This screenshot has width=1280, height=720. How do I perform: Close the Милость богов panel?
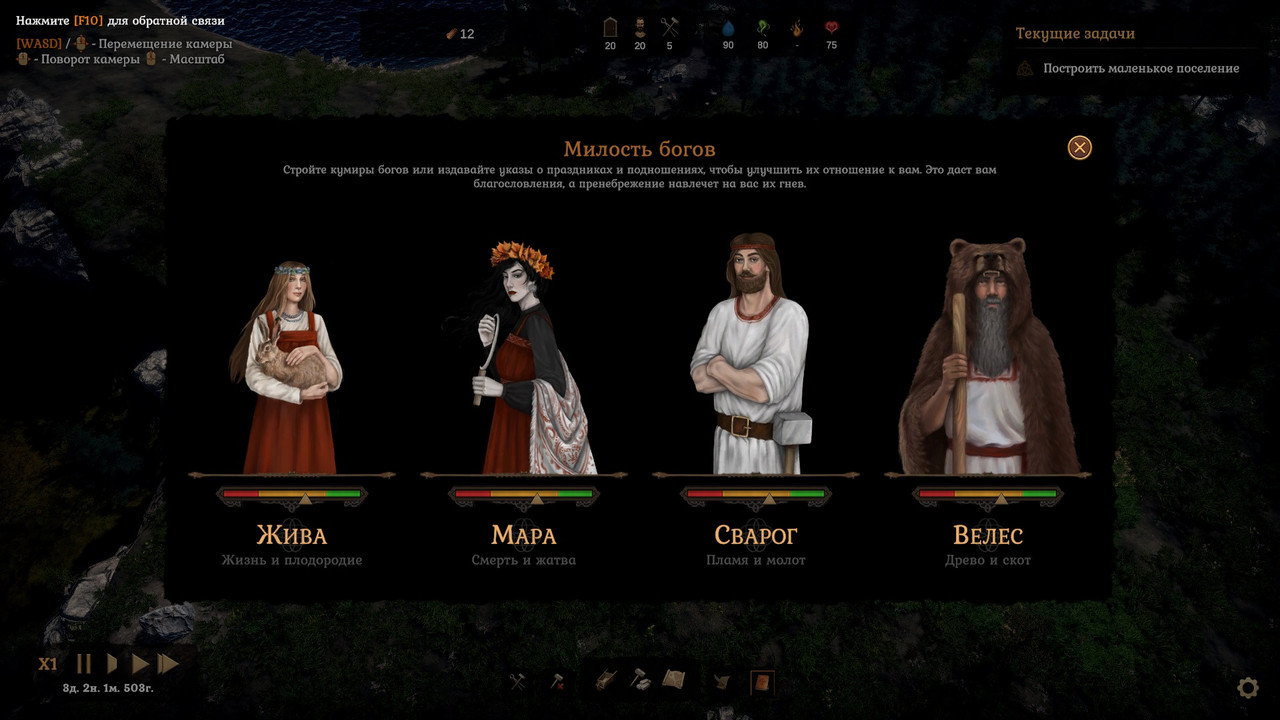[x=1079, y=148]
